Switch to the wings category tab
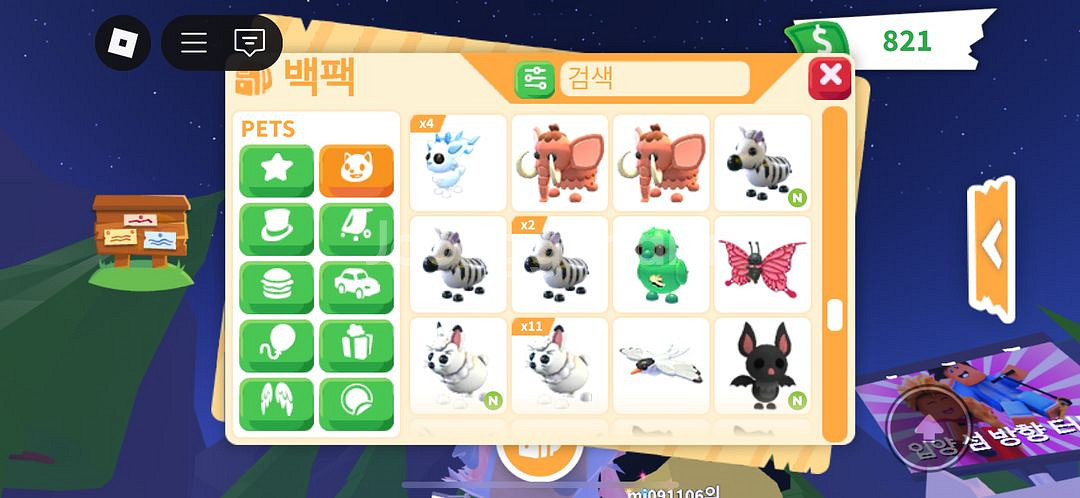The height and width of the screenshot is (498, 1080). (x=276, y=404)
